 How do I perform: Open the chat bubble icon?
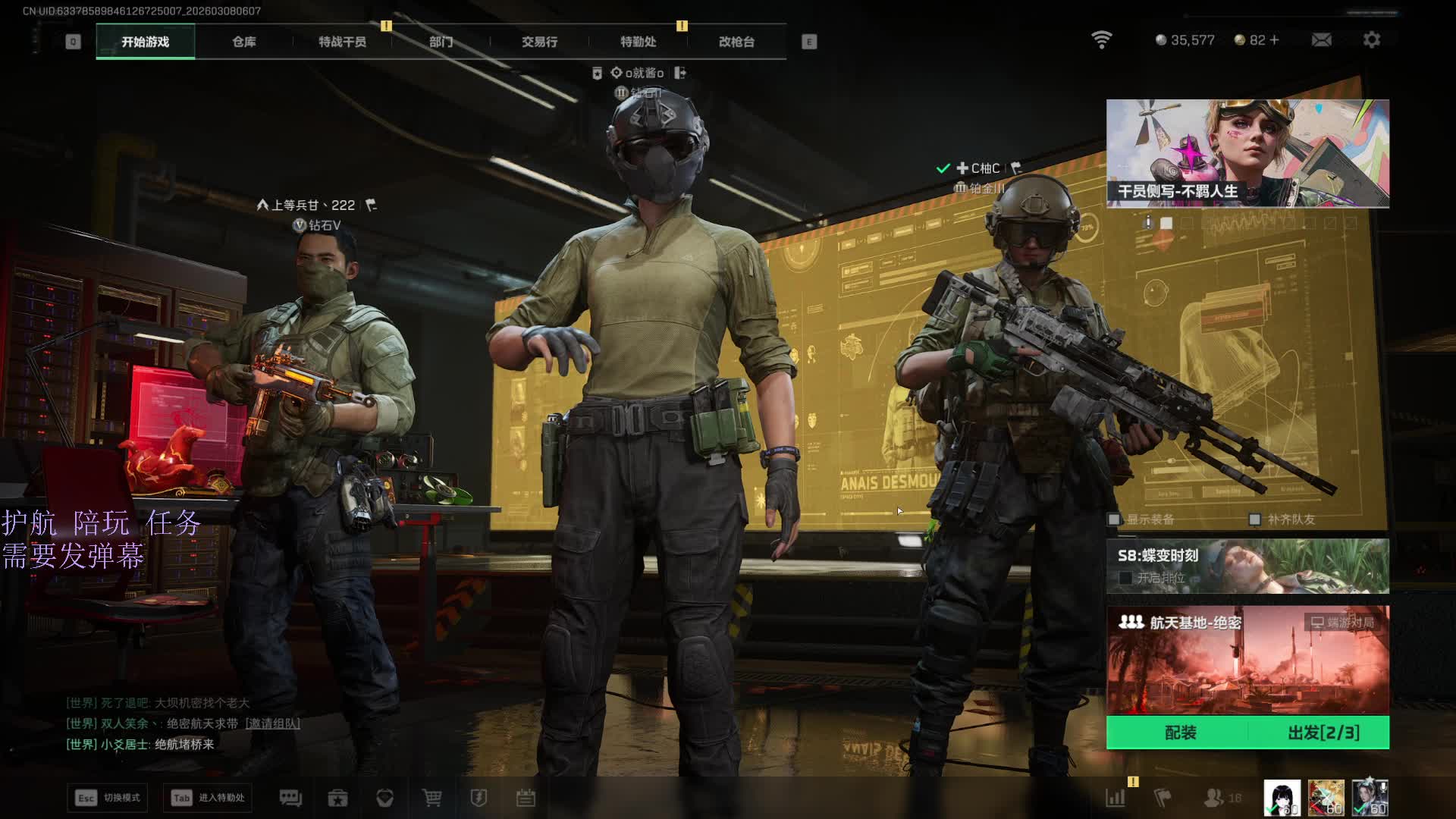[290, 798]
